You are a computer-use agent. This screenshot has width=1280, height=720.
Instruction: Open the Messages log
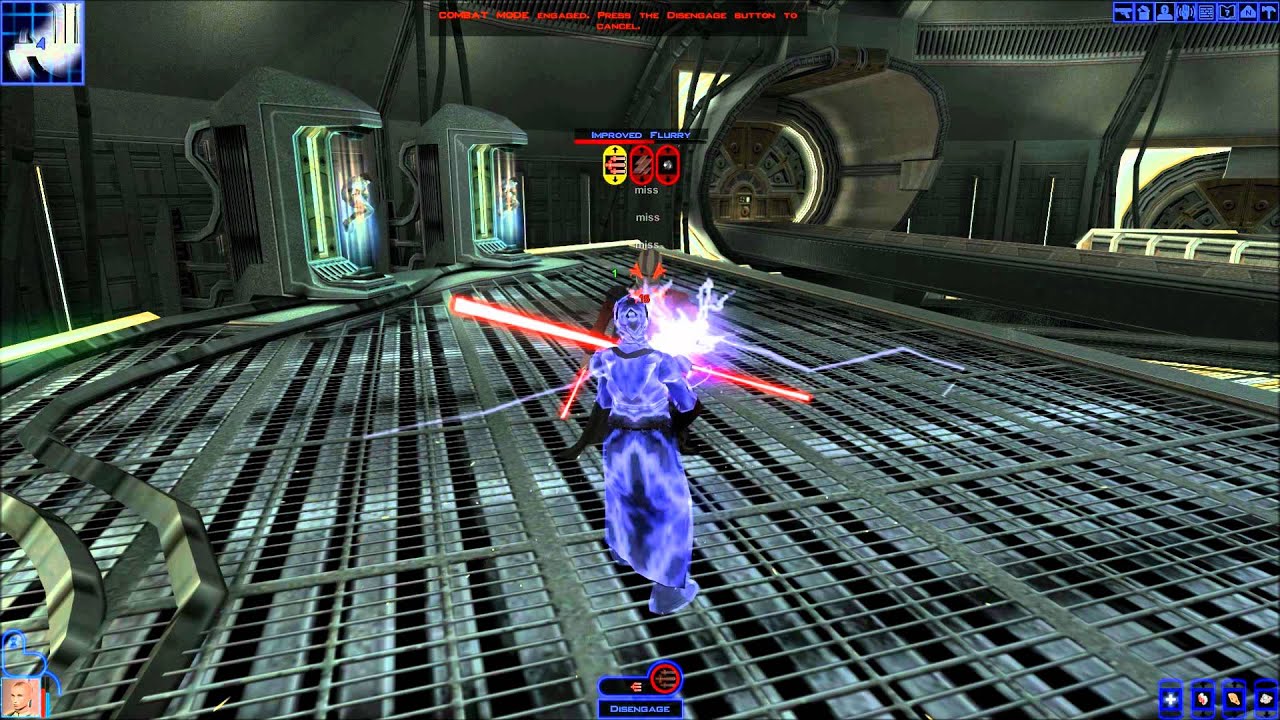[x=1206, y=13]
